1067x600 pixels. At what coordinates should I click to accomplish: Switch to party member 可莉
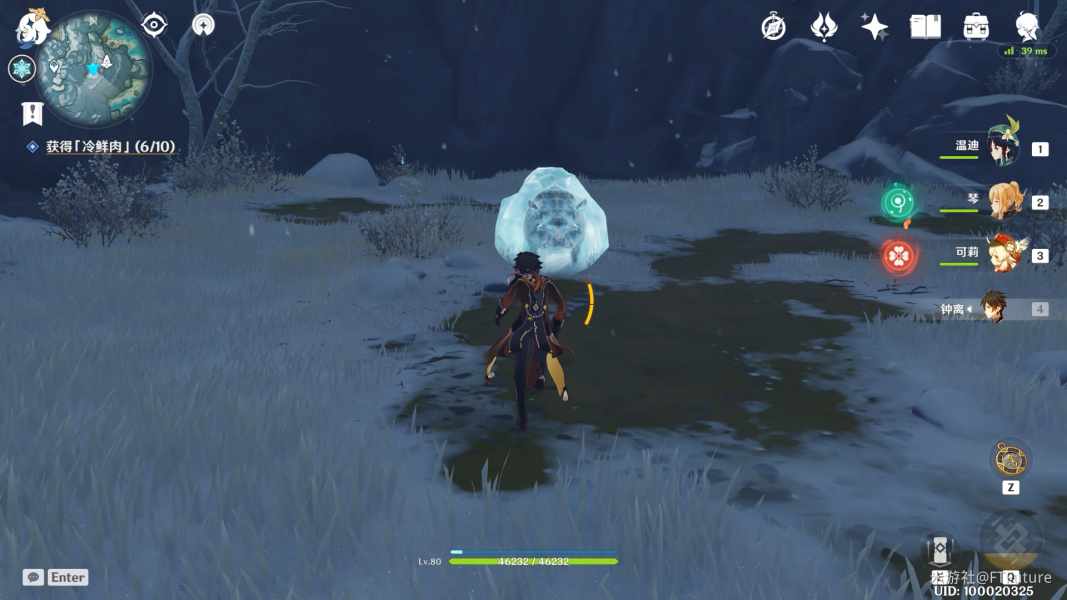click(1002, 255)
